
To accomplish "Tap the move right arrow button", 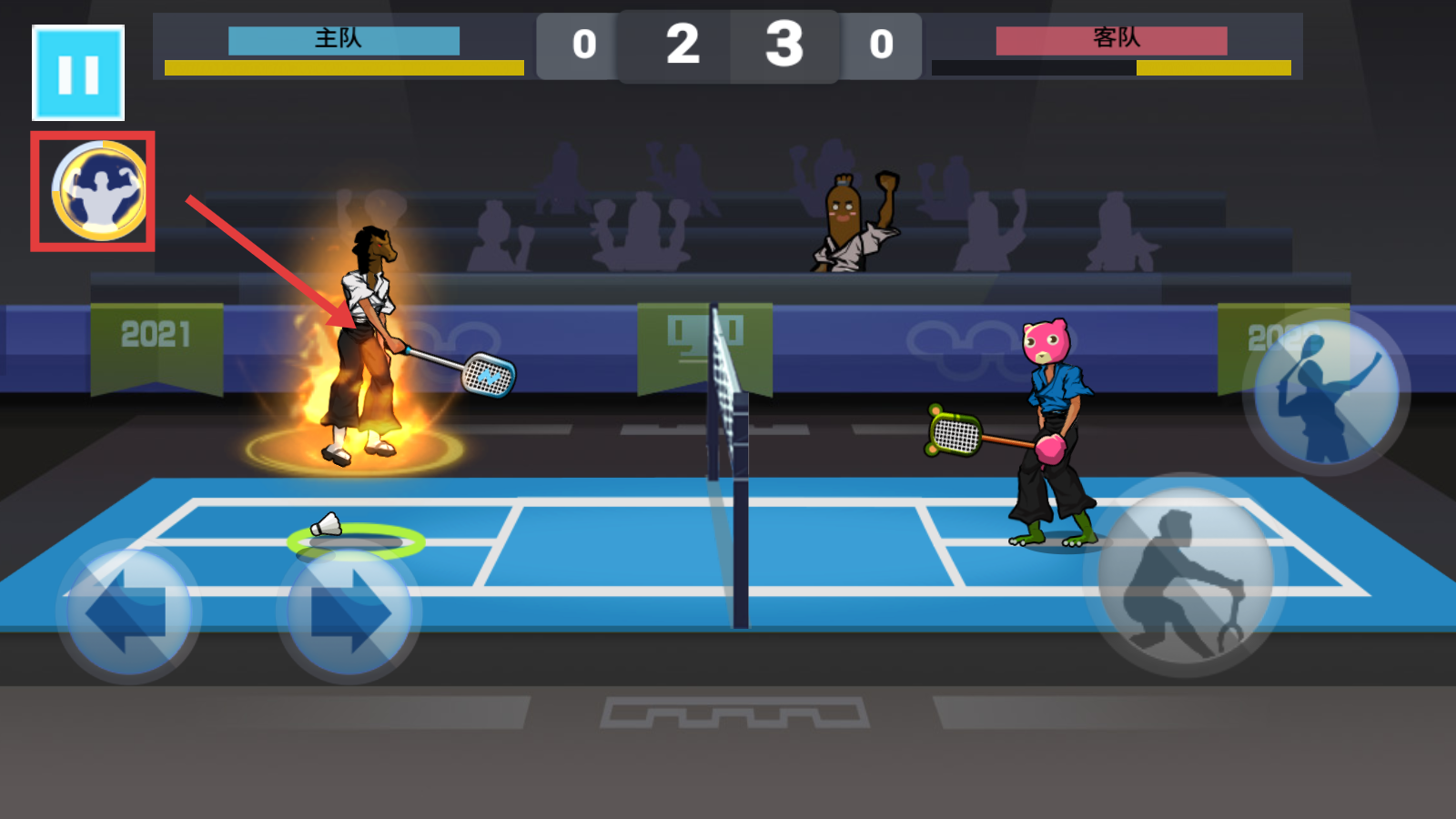I will coord(349,612).
